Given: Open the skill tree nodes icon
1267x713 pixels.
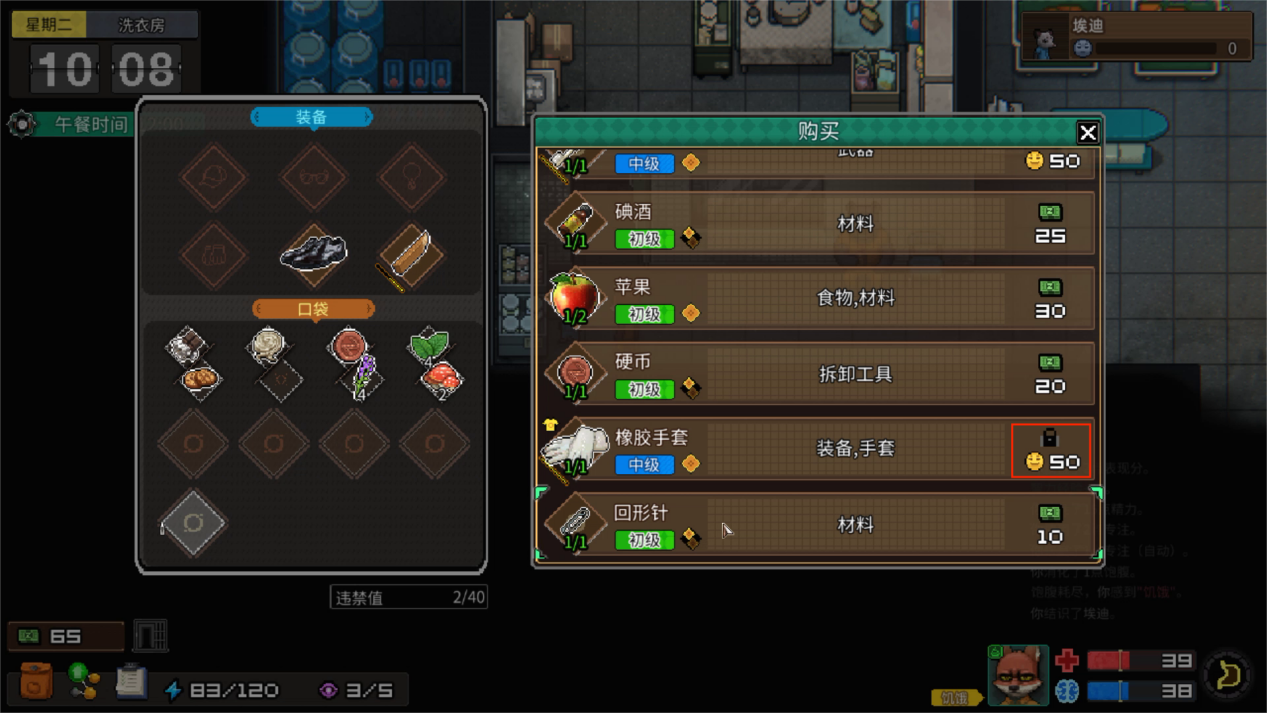Looking at the screenshot, I should tap(84, 681).
